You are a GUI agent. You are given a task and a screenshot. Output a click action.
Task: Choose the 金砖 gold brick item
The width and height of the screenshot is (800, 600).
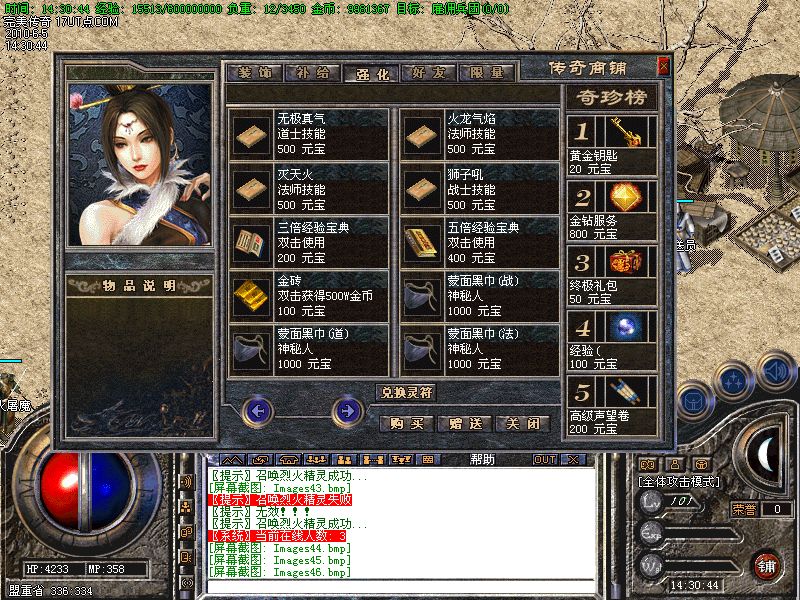(309, 297)
